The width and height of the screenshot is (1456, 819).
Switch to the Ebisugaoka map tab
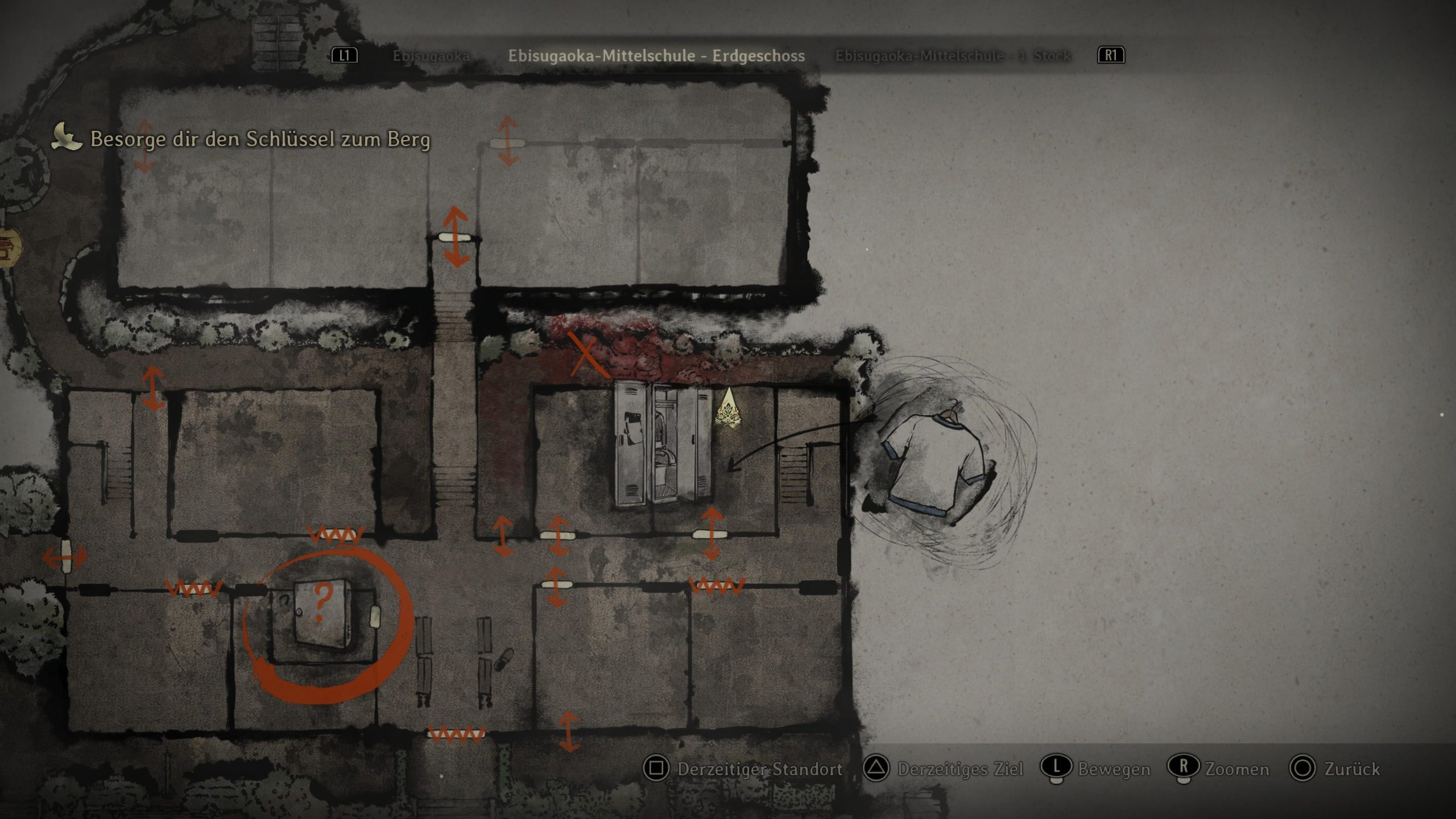431,56
